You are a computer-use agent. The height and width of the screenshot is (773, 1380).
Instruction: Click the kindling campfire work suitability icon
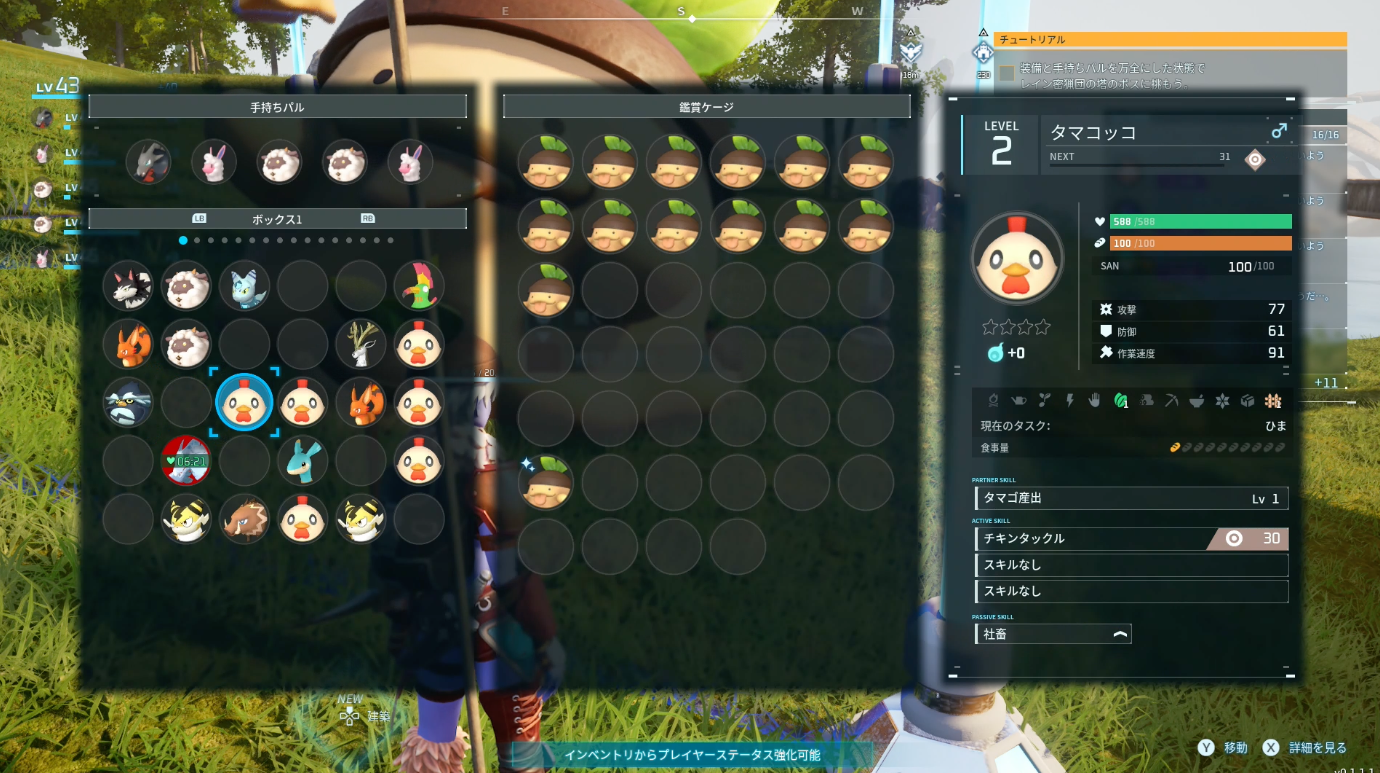[x=994, y=400]
